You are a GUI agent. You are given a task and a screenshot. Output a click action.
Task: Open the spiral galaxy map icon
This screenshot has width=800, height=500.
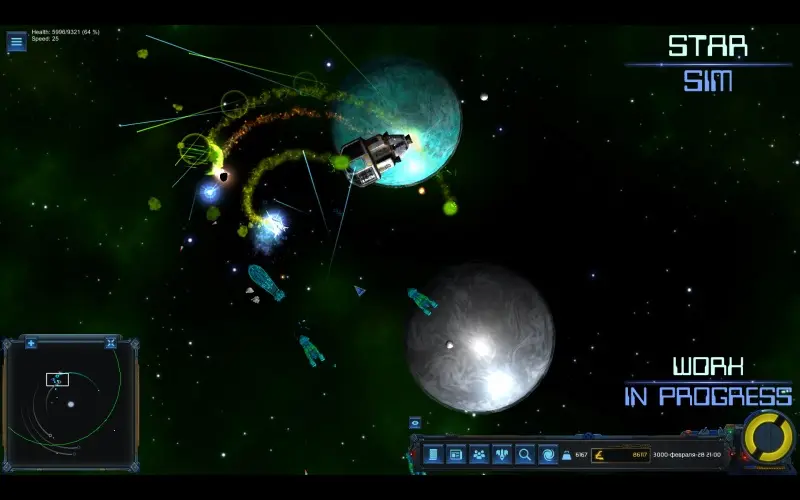548,455
